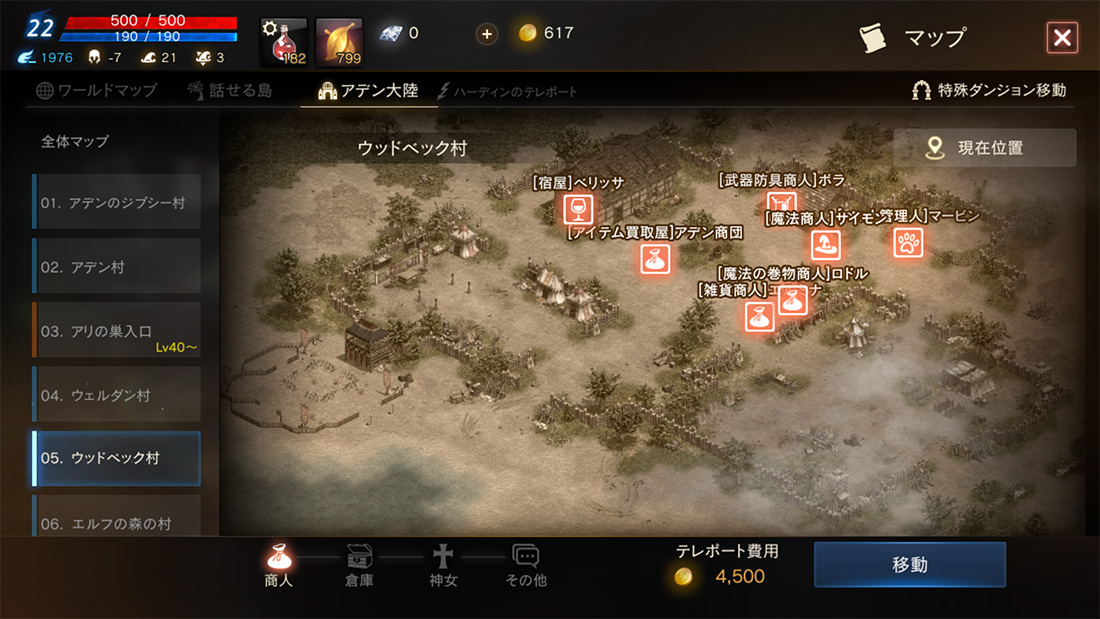The height and width of the screenshot is (619, 1100).
Task: Switch to the ワールドマップ tab
Action: [x=97, y=90]
